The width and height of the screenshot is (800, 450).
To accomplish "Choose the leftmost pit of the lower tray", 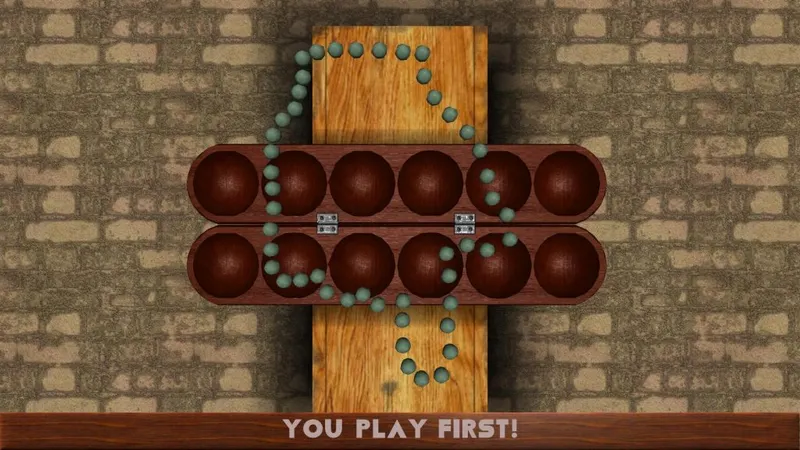I will pyautogui.click(x=226, y=265).
